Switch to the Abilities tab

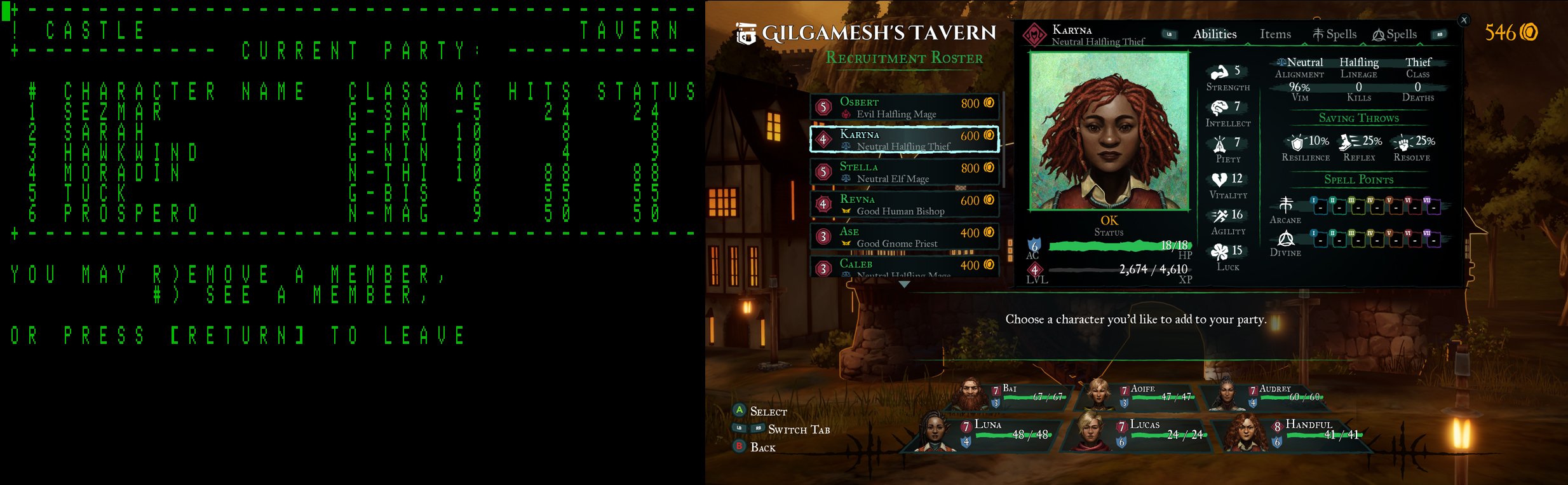click(x=1214, y=34)
